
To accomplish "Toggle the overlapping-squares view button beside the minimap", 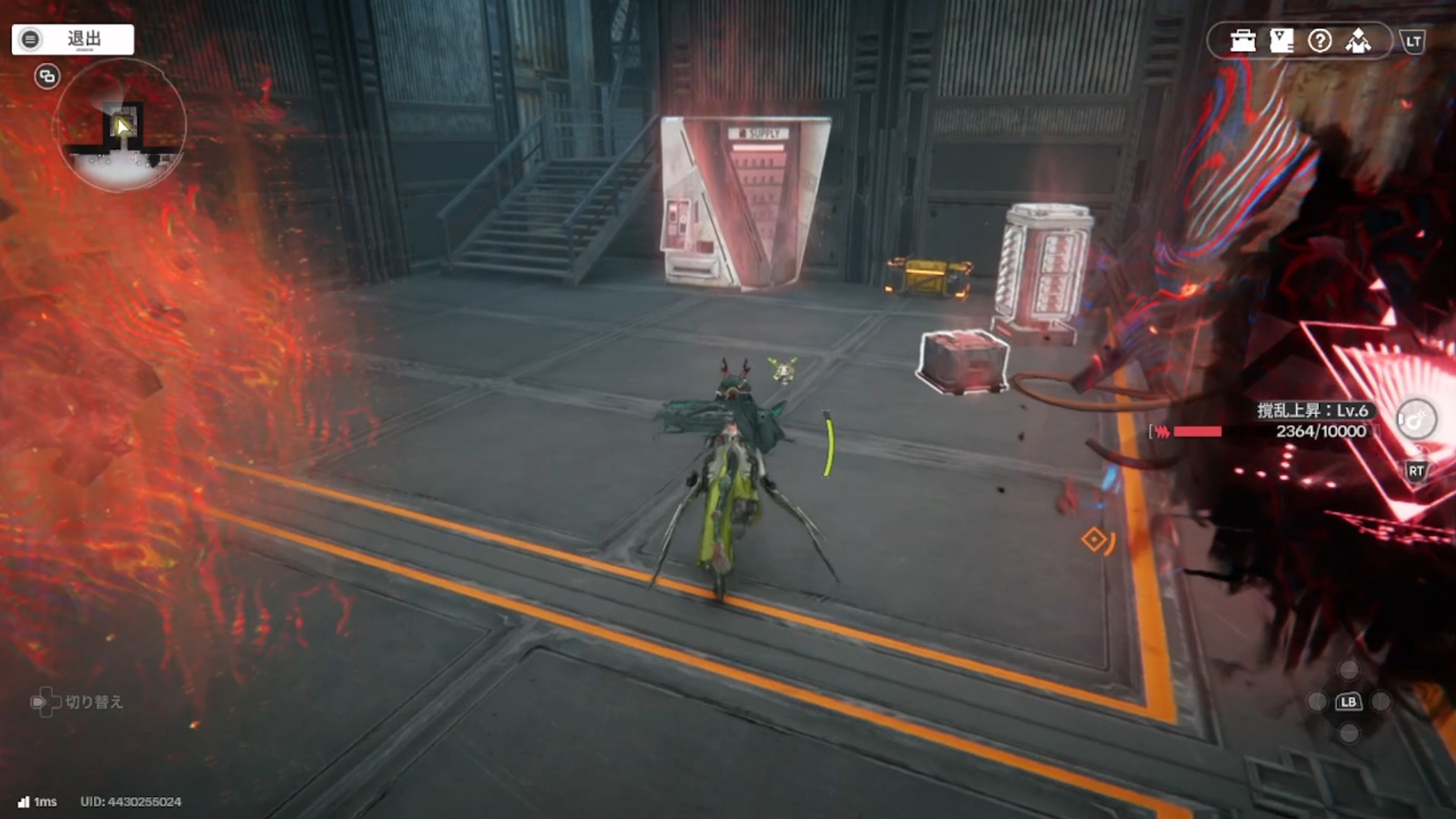I will point(47,76).
